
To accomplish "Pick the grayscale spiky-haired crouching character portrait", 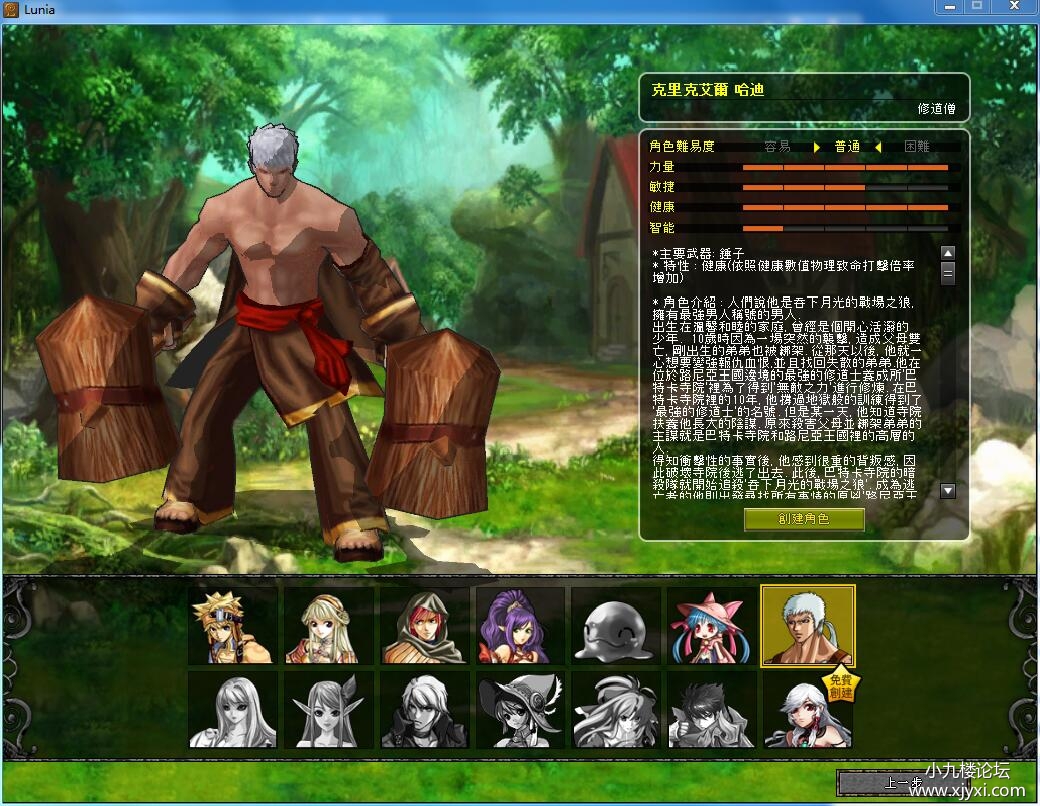I will [712, 710].
